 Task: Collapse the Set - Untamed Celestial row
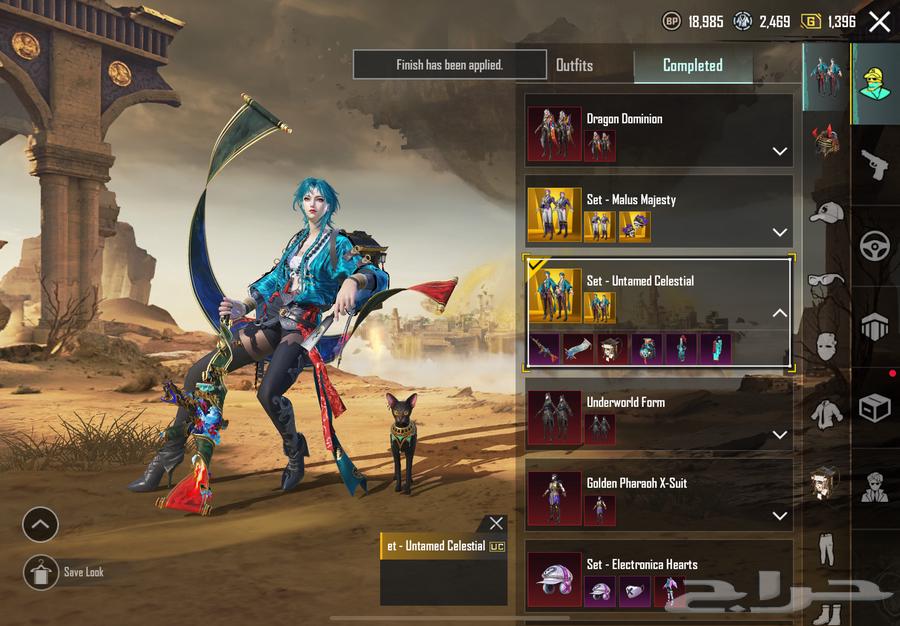pos(779,313)
